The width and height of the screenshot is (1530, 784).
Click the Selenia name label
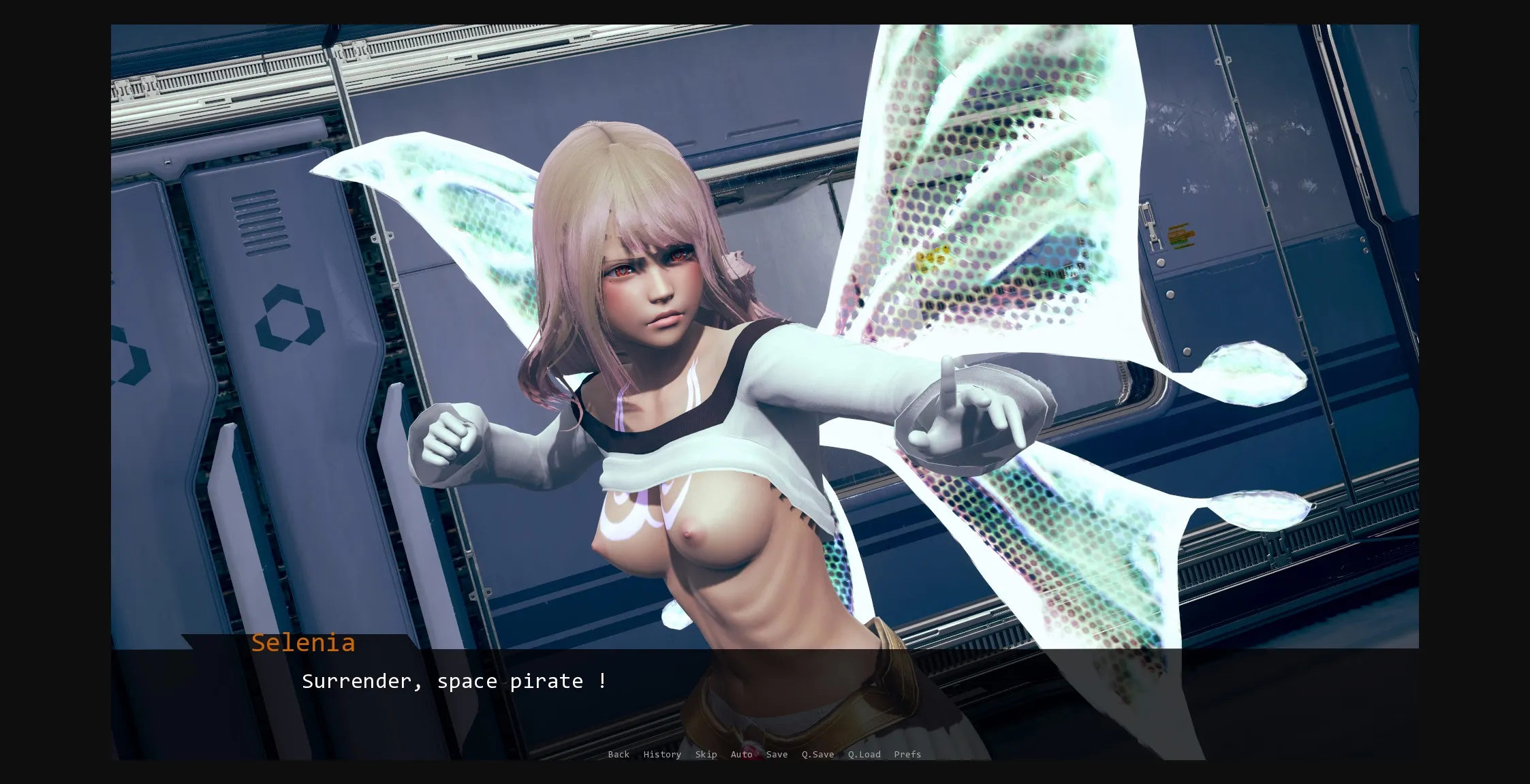302,643
